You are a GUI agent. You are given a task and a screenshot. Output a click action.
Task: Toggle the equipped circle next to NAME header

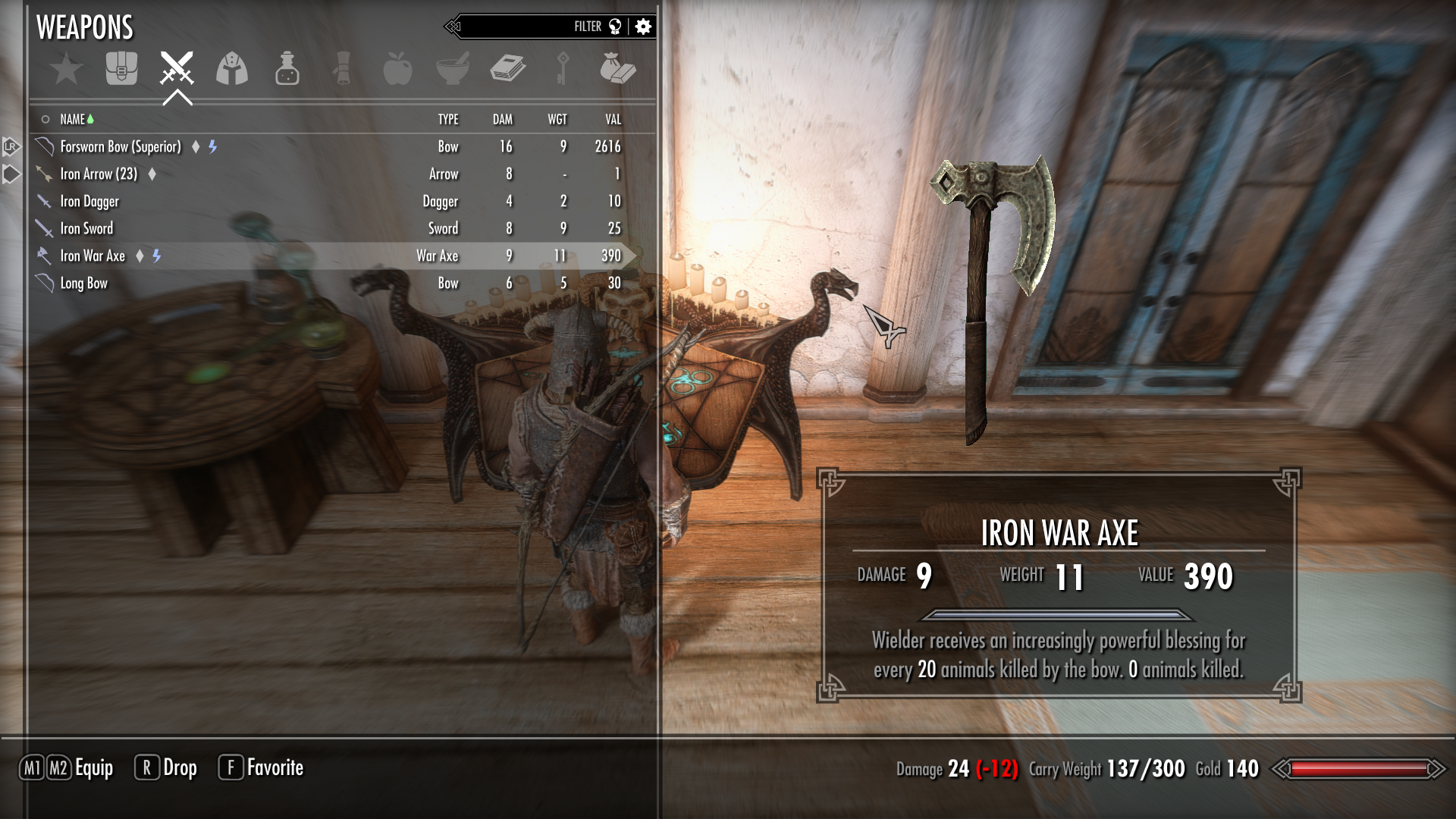click(x=45, y=119)
